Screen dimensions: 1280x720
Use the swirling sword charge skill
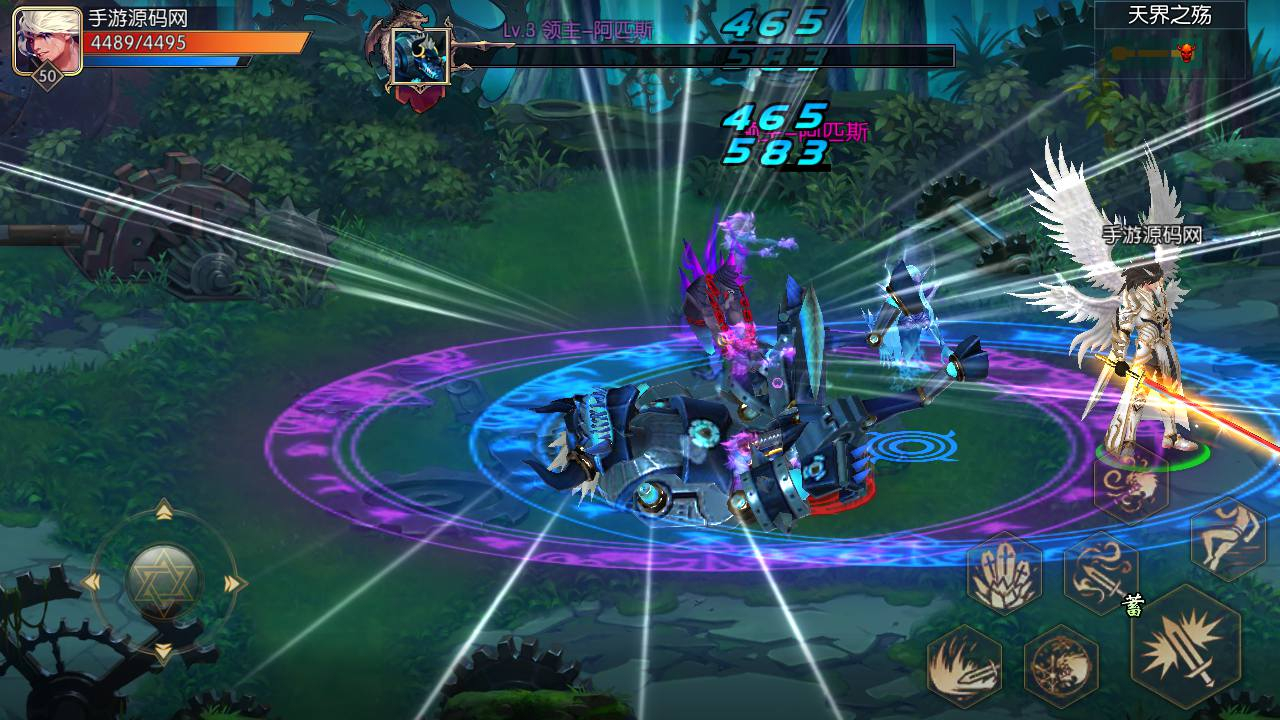[x=1100, y=573]
